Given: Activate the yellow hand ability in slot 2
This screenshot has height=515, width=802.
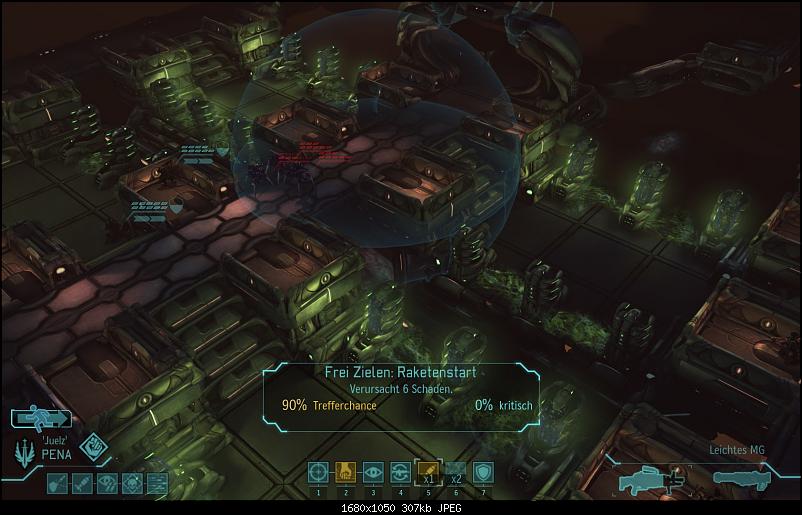Looking at the screenshot, I should [x=346, y=472].
